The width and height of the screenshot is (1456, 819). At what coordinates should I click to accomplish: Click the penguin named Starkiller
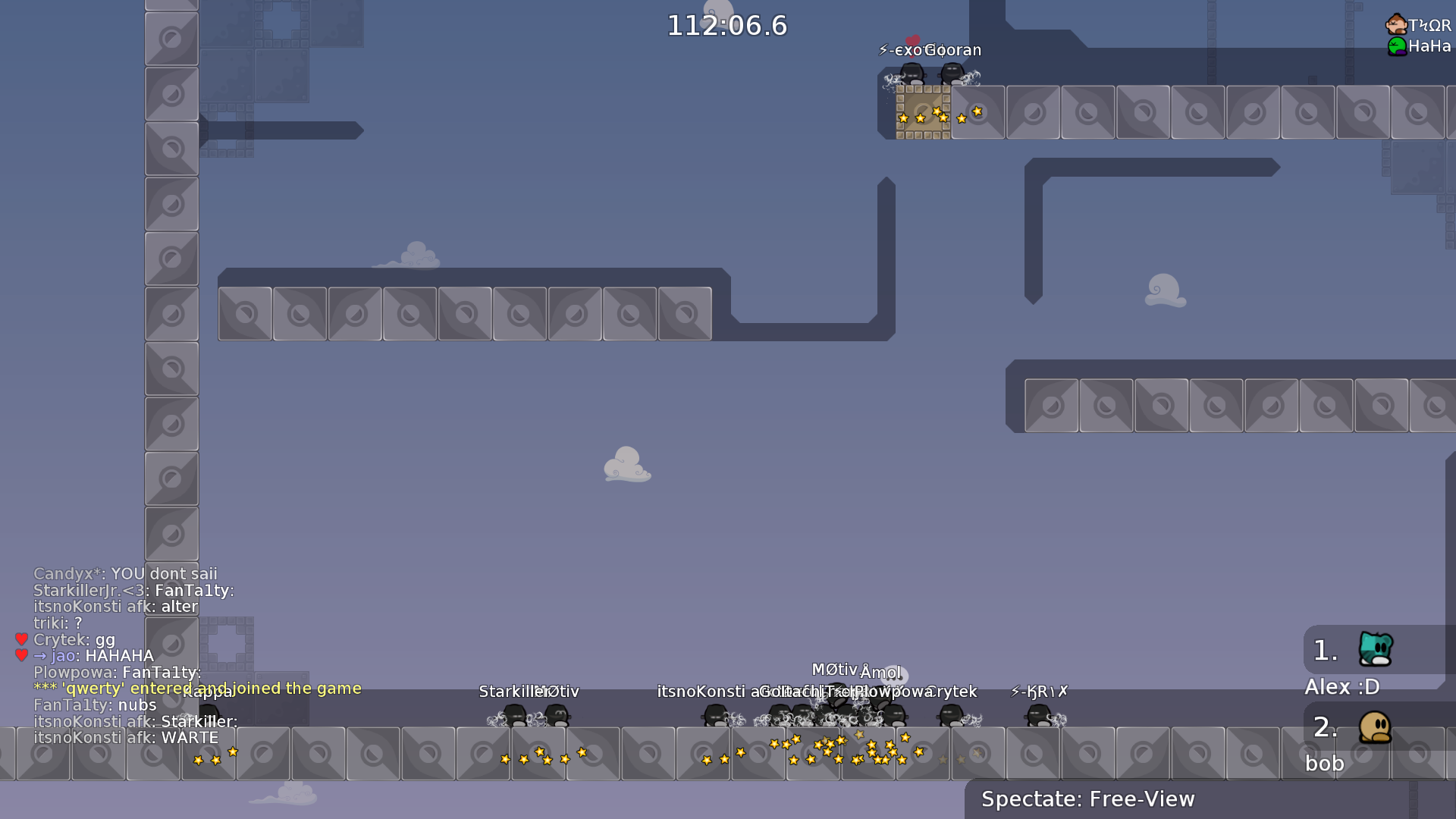514,716
